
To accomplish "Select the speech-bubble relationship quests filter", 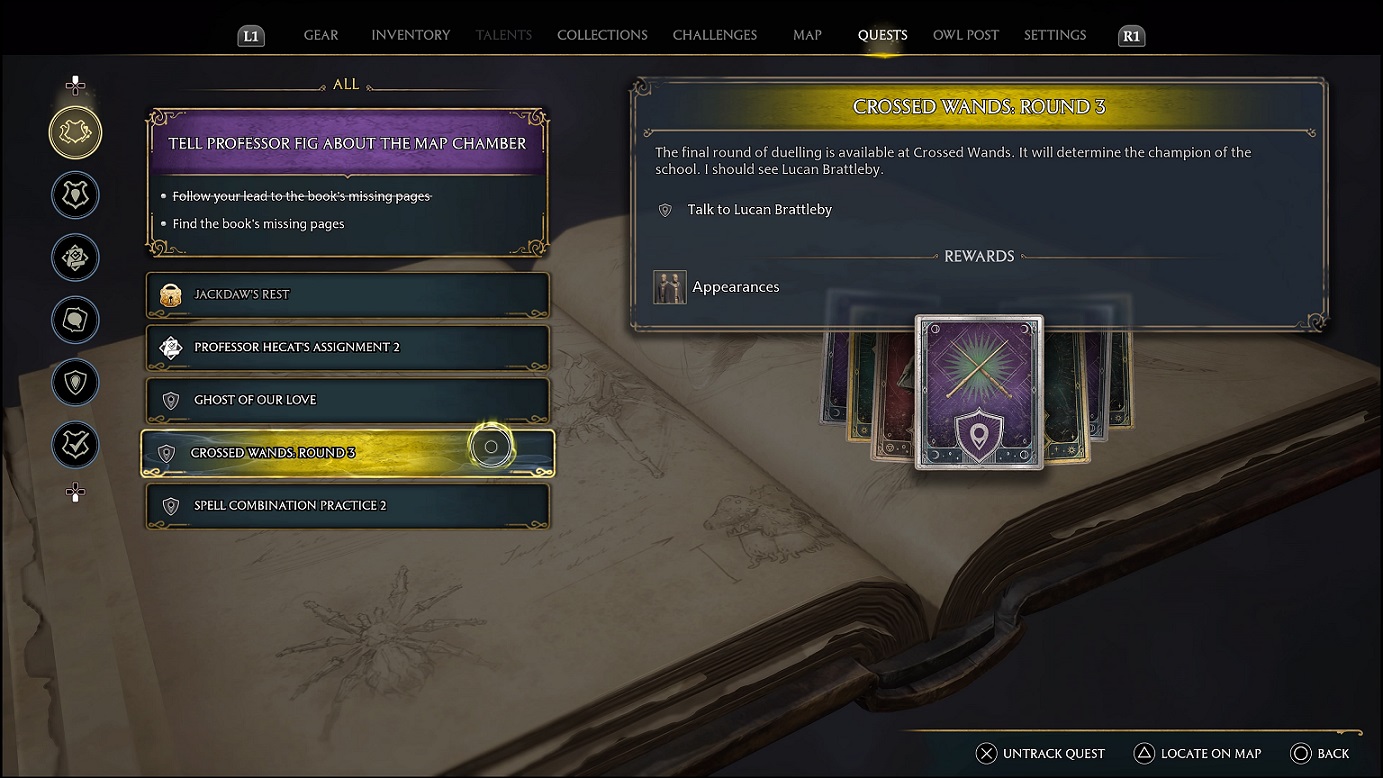I will pos(75,320).
